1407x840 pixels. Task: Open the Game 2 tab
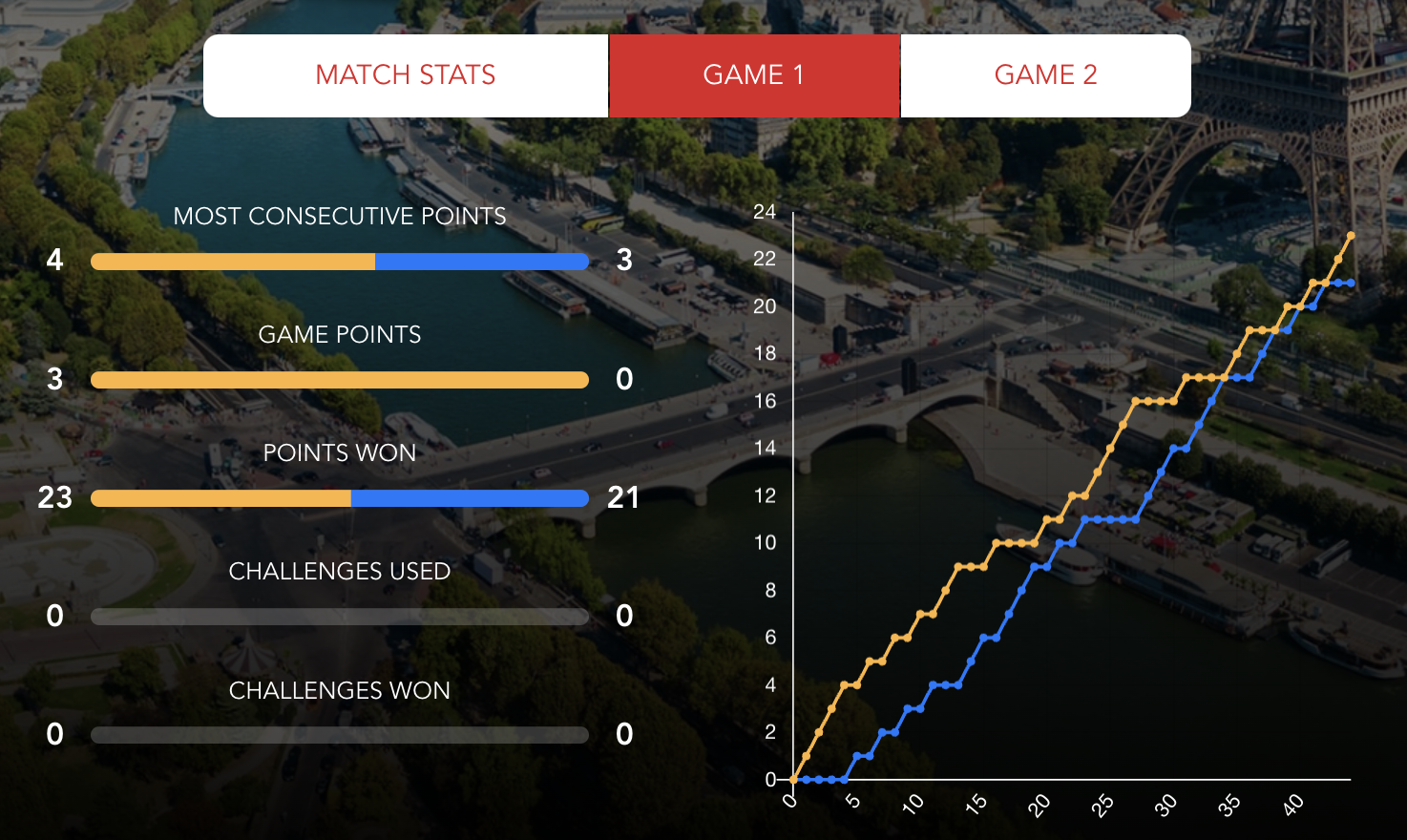point(1045,75)
